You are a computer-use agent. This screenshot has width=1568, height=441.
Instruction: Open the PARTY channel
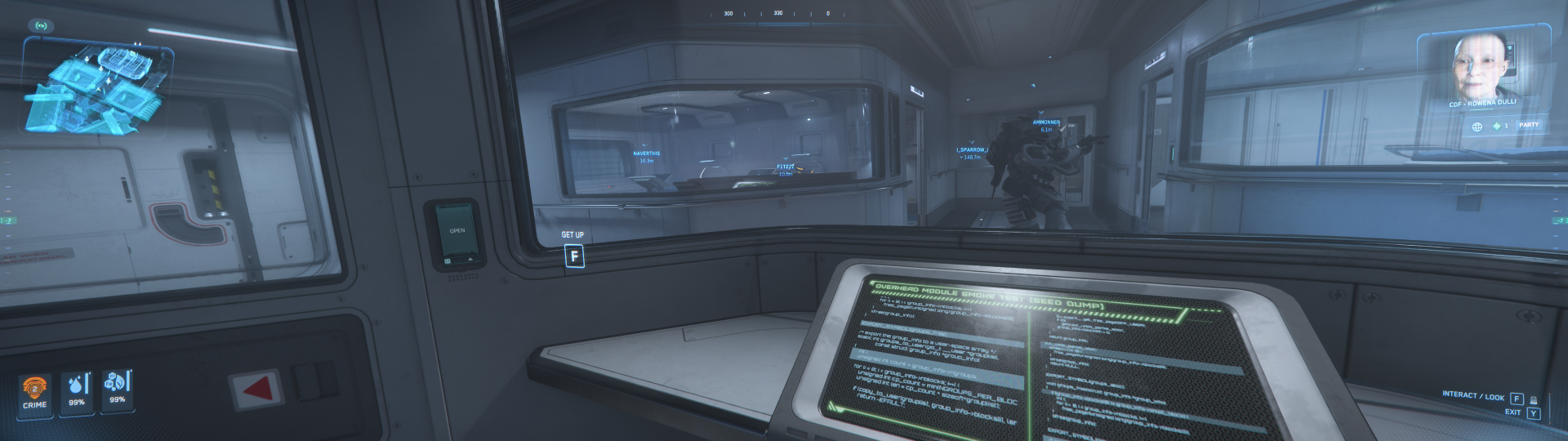point(1529,125)
